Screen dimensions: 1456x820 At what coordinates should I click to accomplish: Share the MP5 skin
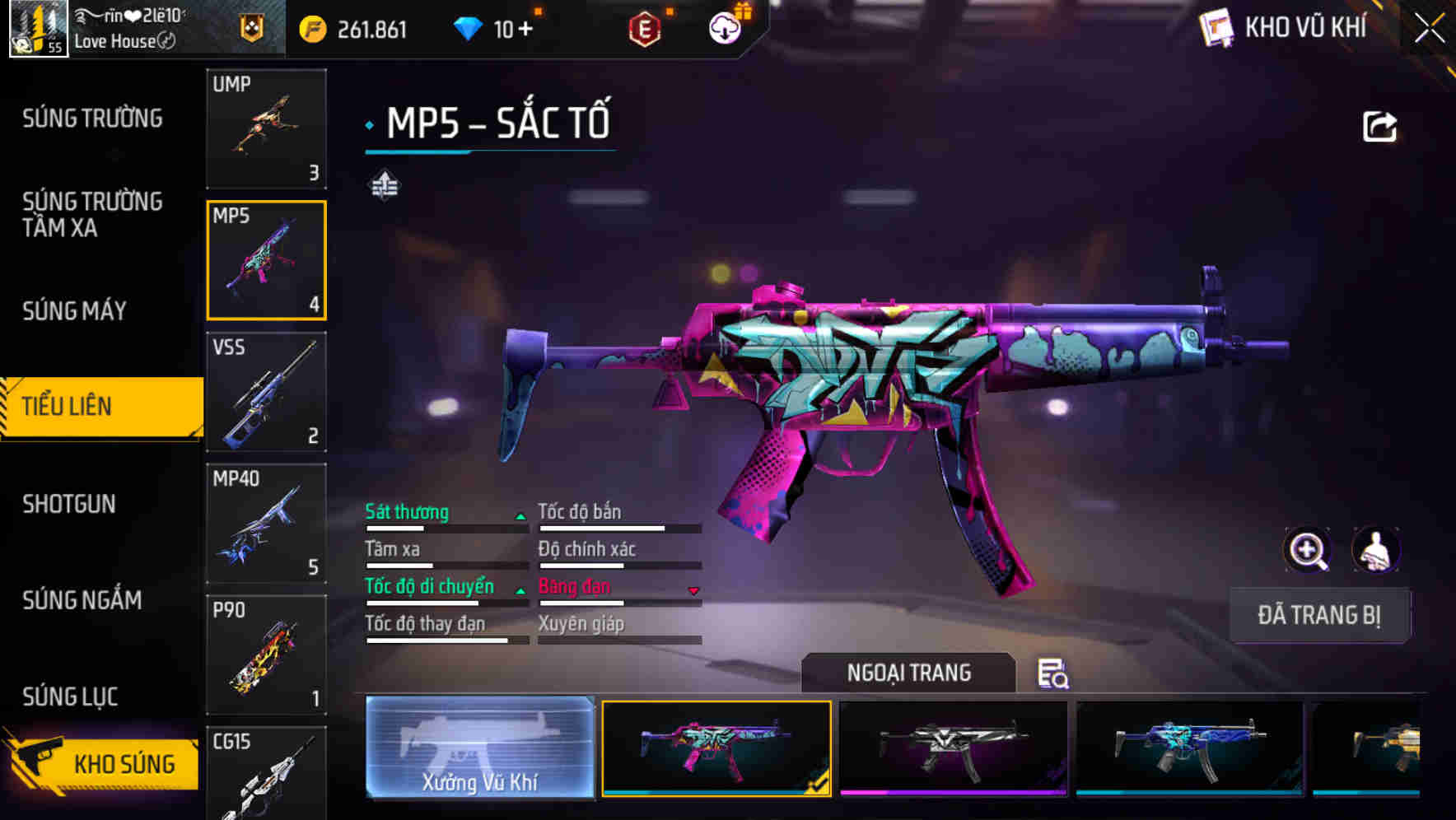(1379, 127)
